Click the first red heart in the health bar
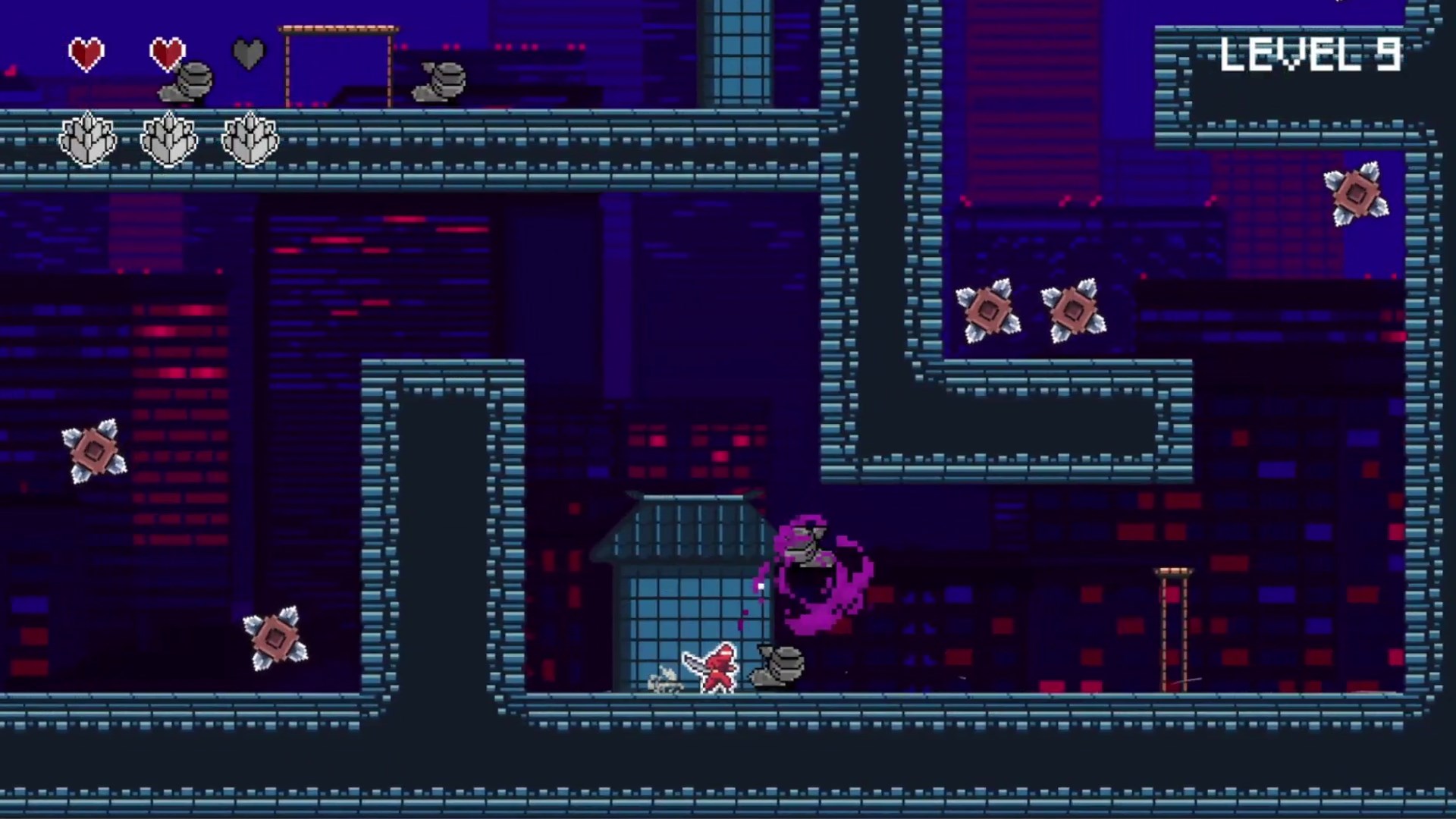1456x819 pixels. [86, 53]
